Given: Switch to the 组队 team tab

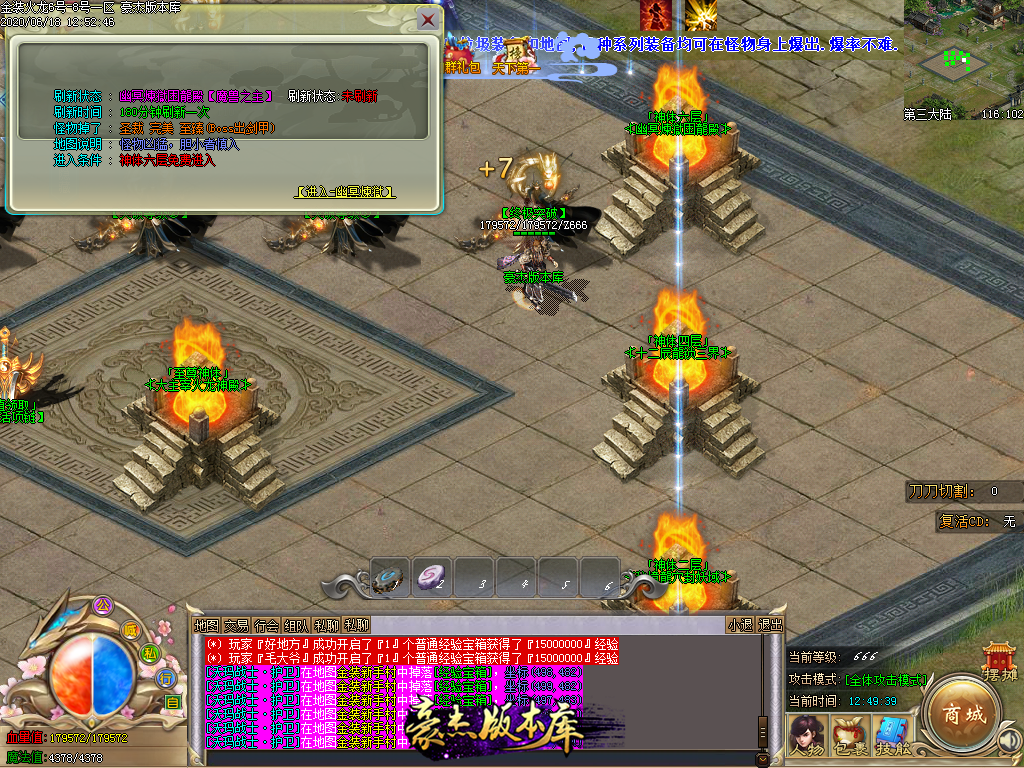Looking at the screenshot, I should 296,625.
